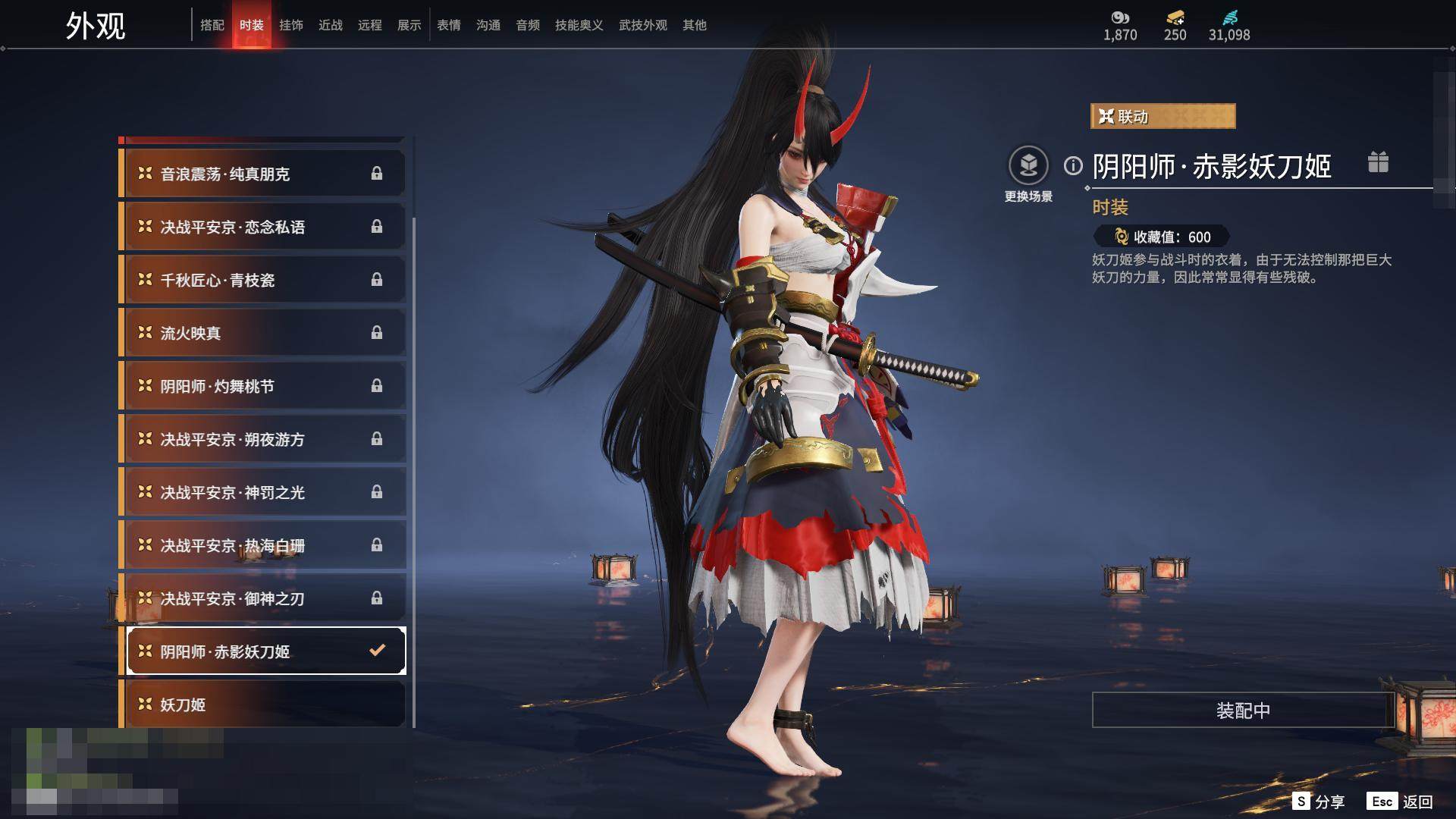1456x819 pixels.
Task: Go to the 远程 ranged tab
Action: 369,25
